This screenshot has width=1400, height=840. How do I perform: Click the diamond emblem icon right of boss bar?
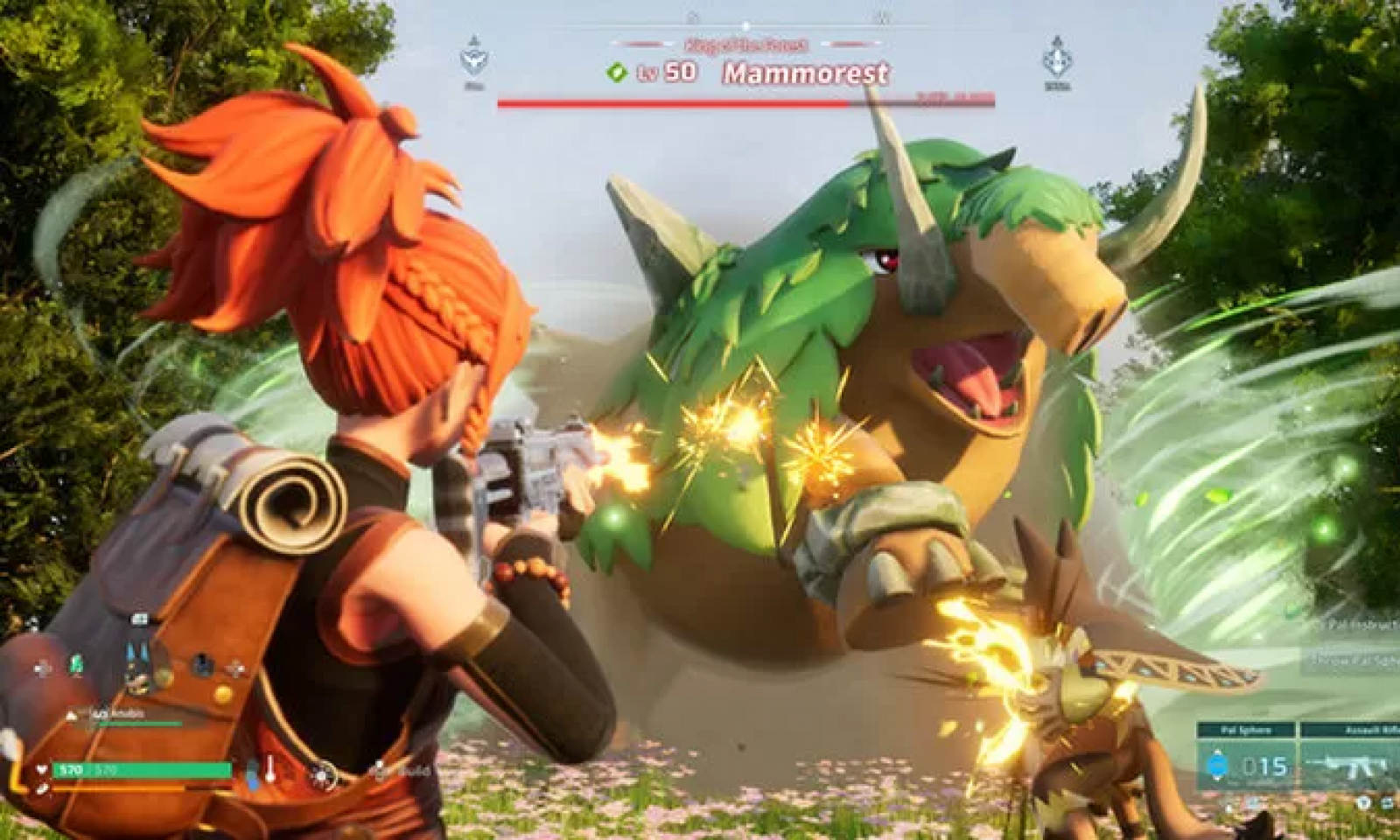pyautogui.click(x=1057, y=58)
